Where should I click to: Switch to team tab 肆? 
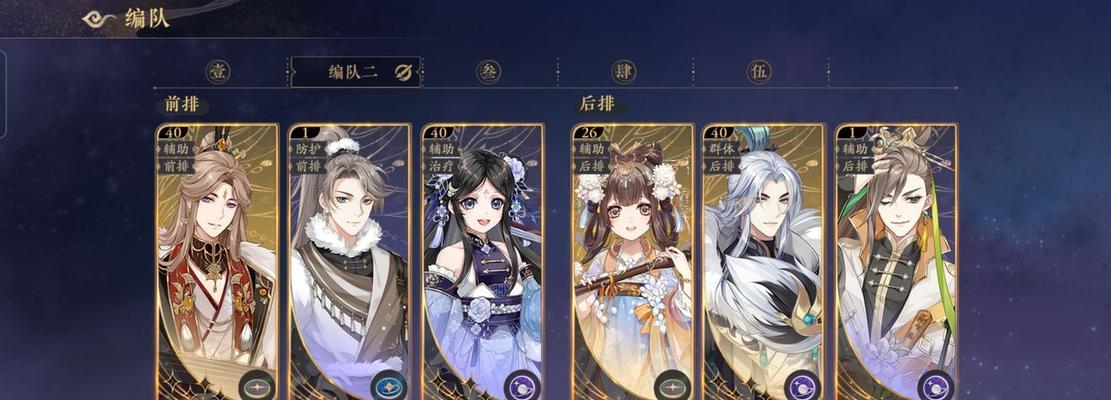point(625,72)
